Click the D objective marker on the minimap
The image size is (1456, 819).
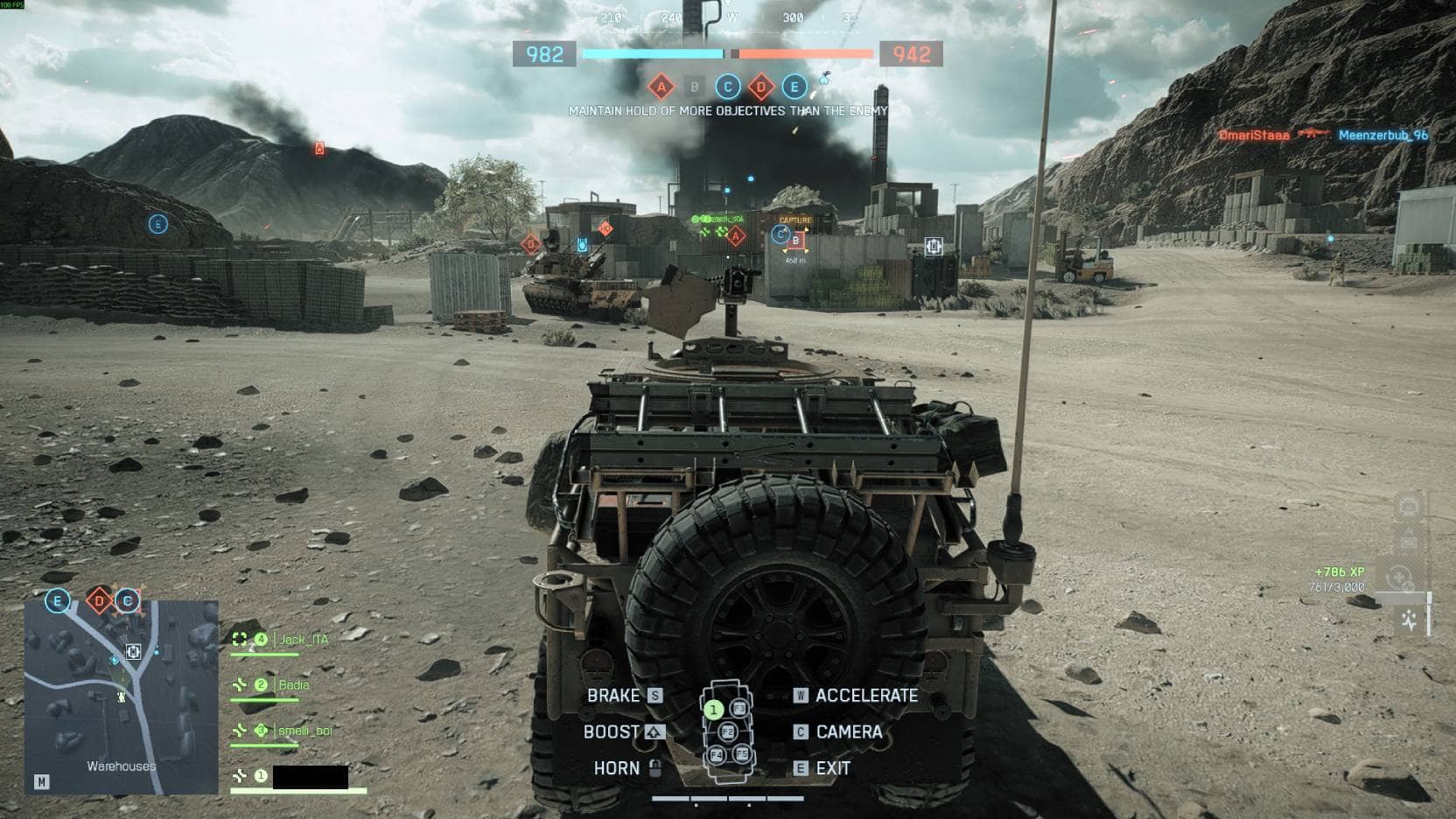pyautogui.click(x=100, y=601)
